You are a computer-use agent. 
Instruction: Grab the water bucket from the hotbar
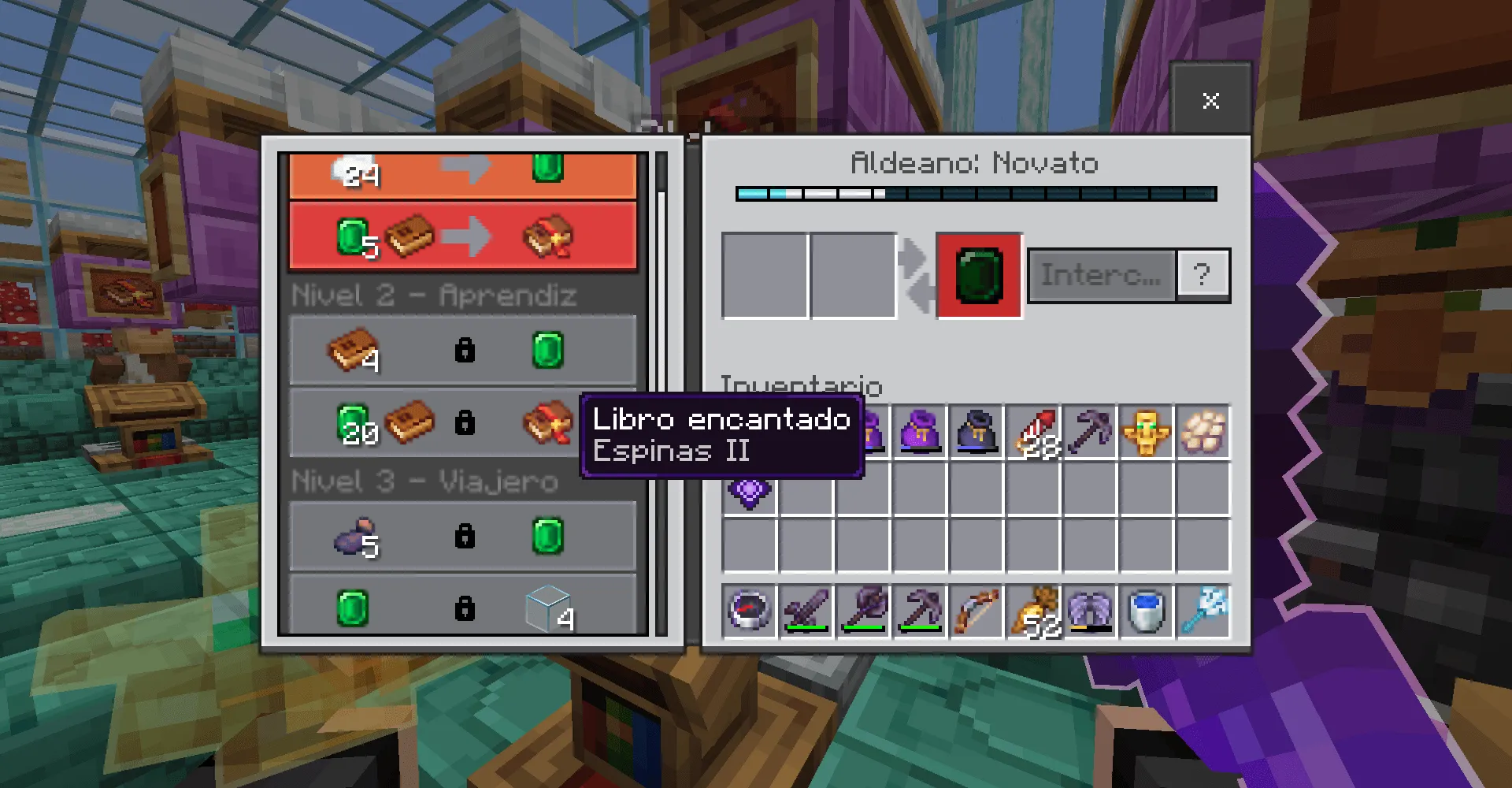pyautogui.click(x=1147, y=611)
